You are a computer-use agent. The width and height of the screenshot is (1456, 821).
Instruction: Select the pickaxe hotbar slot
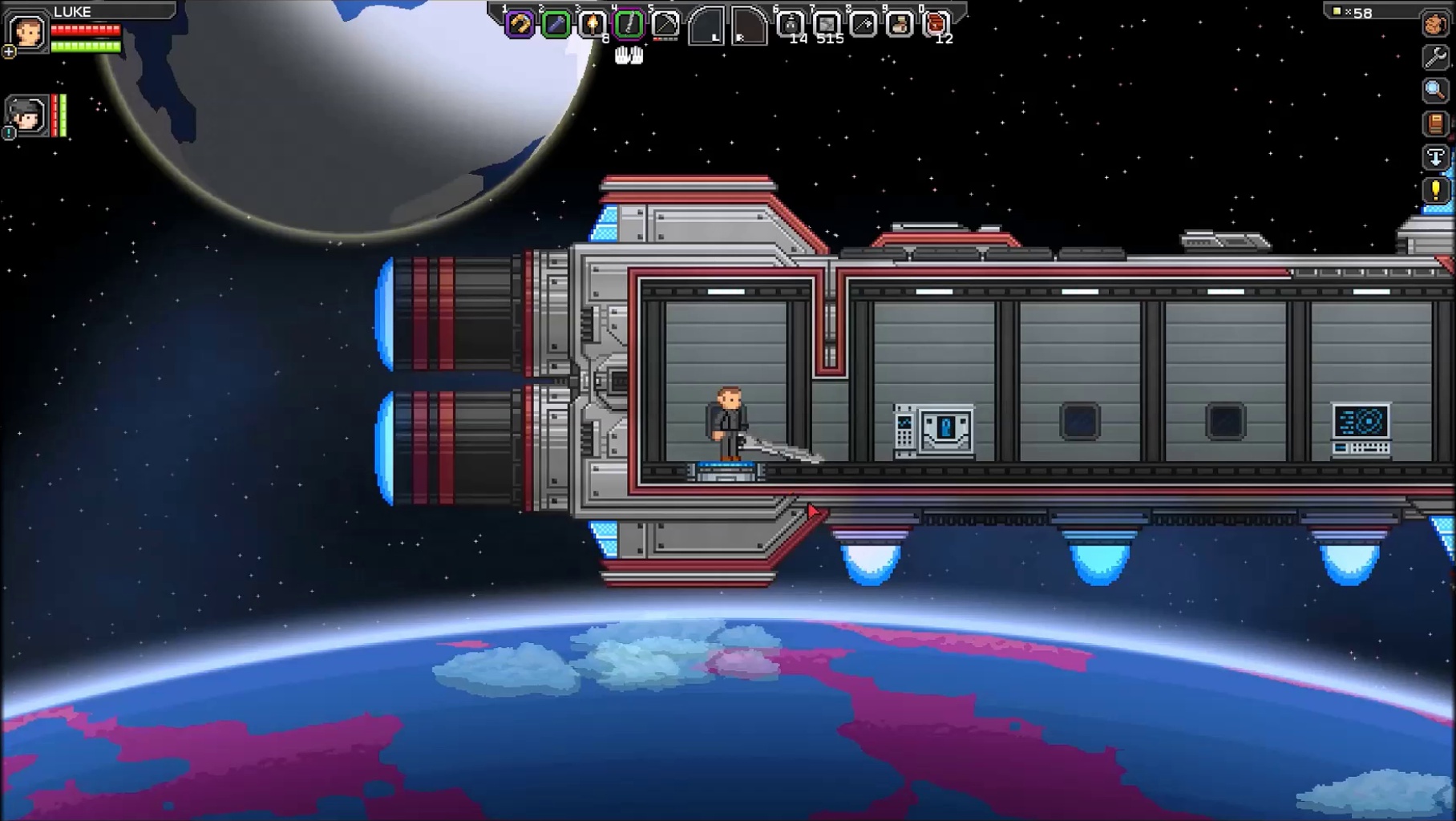(x=665, y=25)
